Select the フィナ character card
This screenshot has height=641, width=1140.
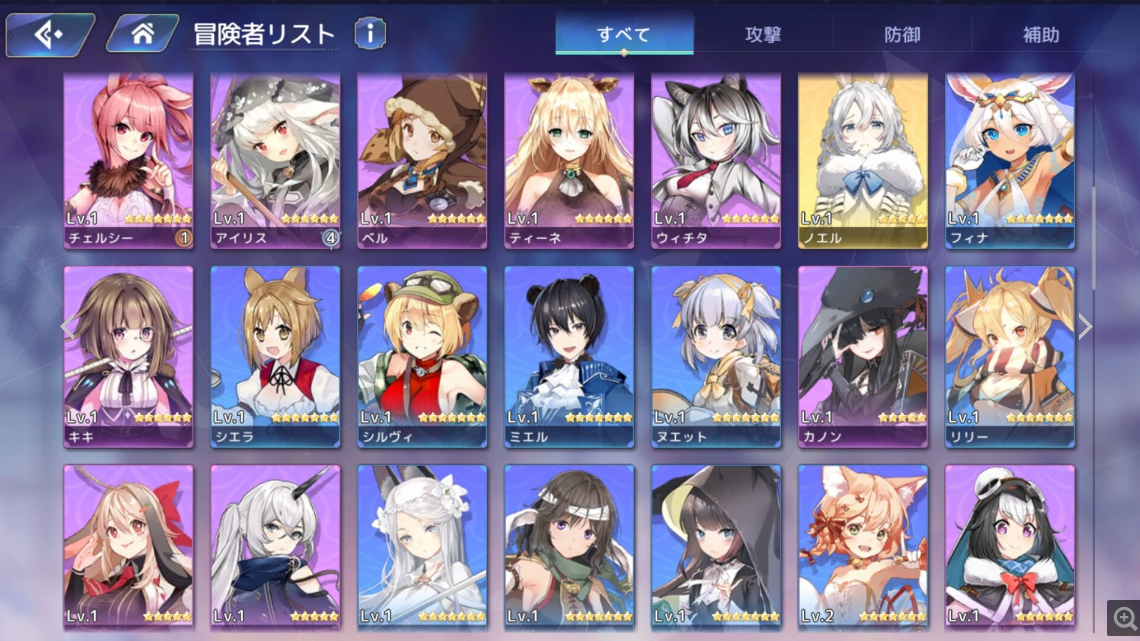(1010, 160)
